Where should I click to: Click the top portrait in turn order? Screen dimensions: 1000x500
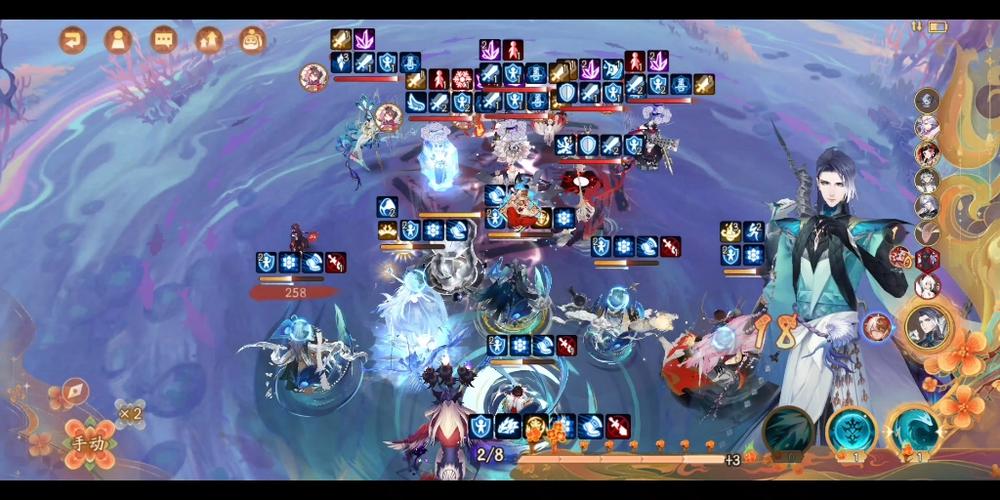pos(927,100)
